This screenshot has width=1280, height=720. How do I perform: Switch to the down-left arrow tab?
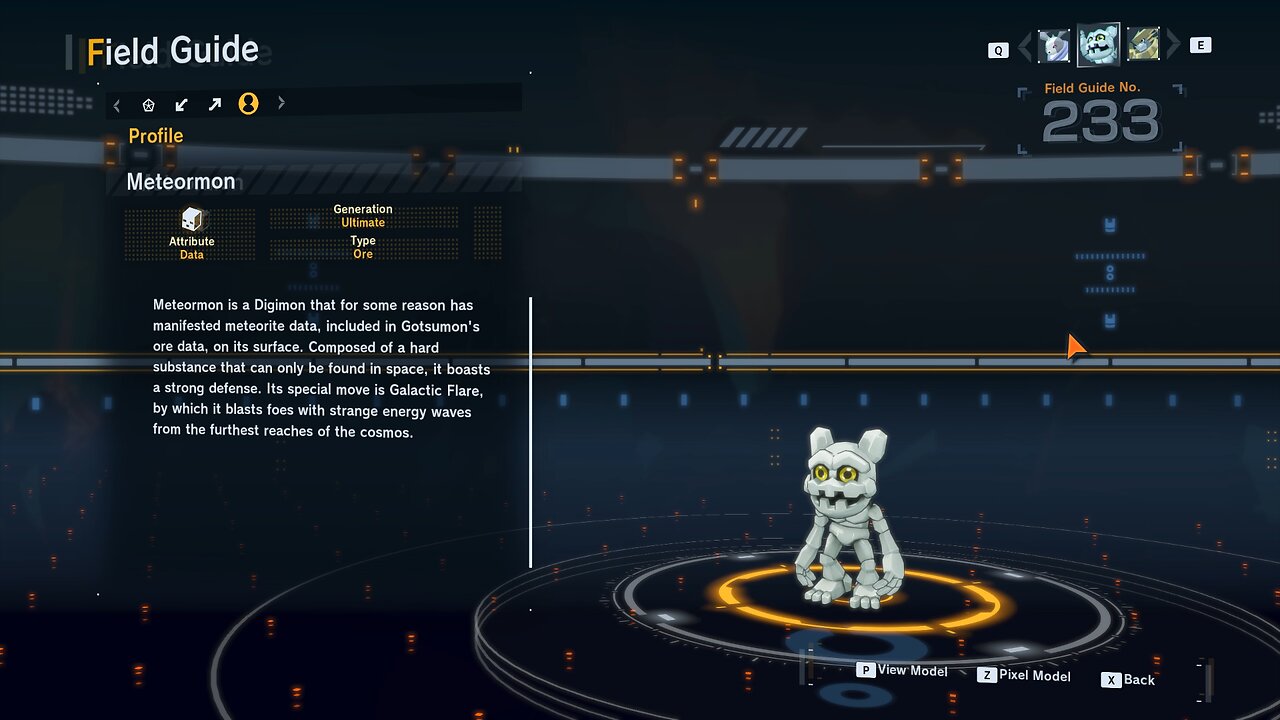[x=182, y=104]
